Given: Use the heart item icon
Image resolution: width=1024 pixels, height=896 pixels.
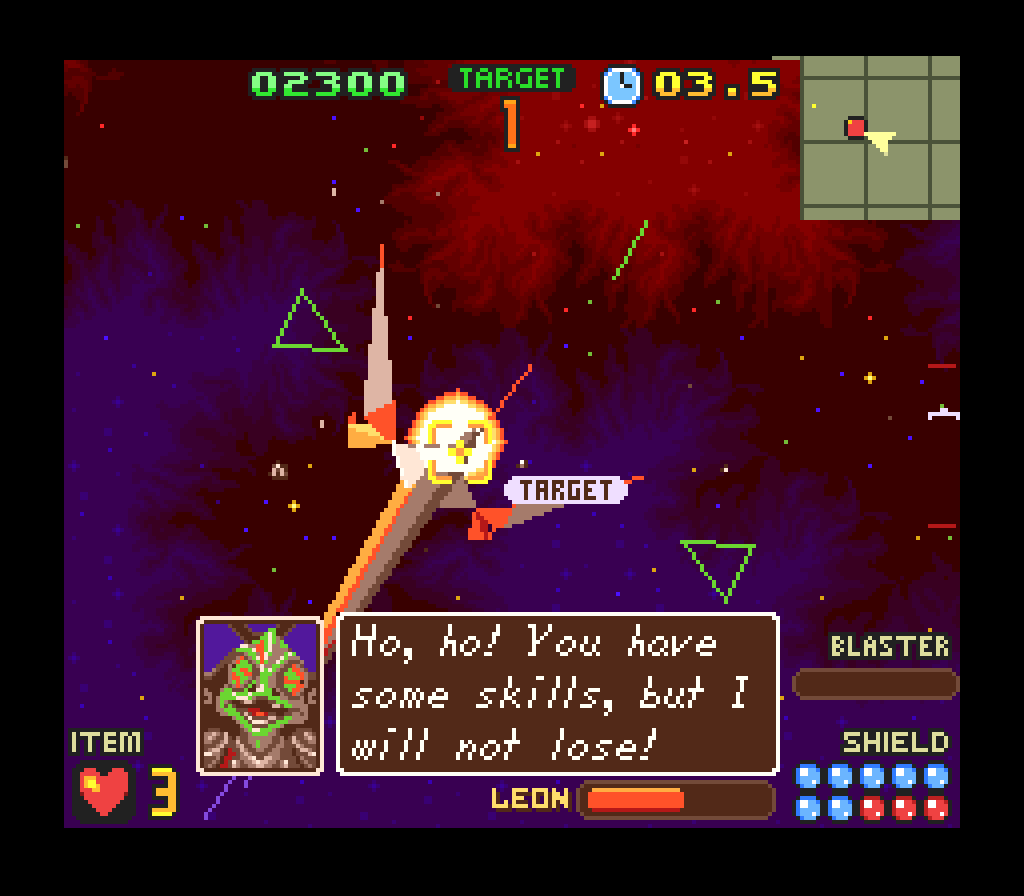Looking at the screenshot, I should pyautogui.click(x=105, y=791).
